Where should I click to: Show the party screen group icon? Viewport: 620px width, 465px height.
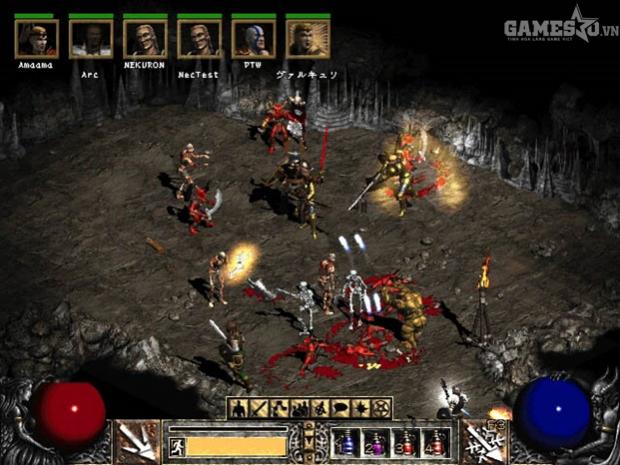point(298,408)
